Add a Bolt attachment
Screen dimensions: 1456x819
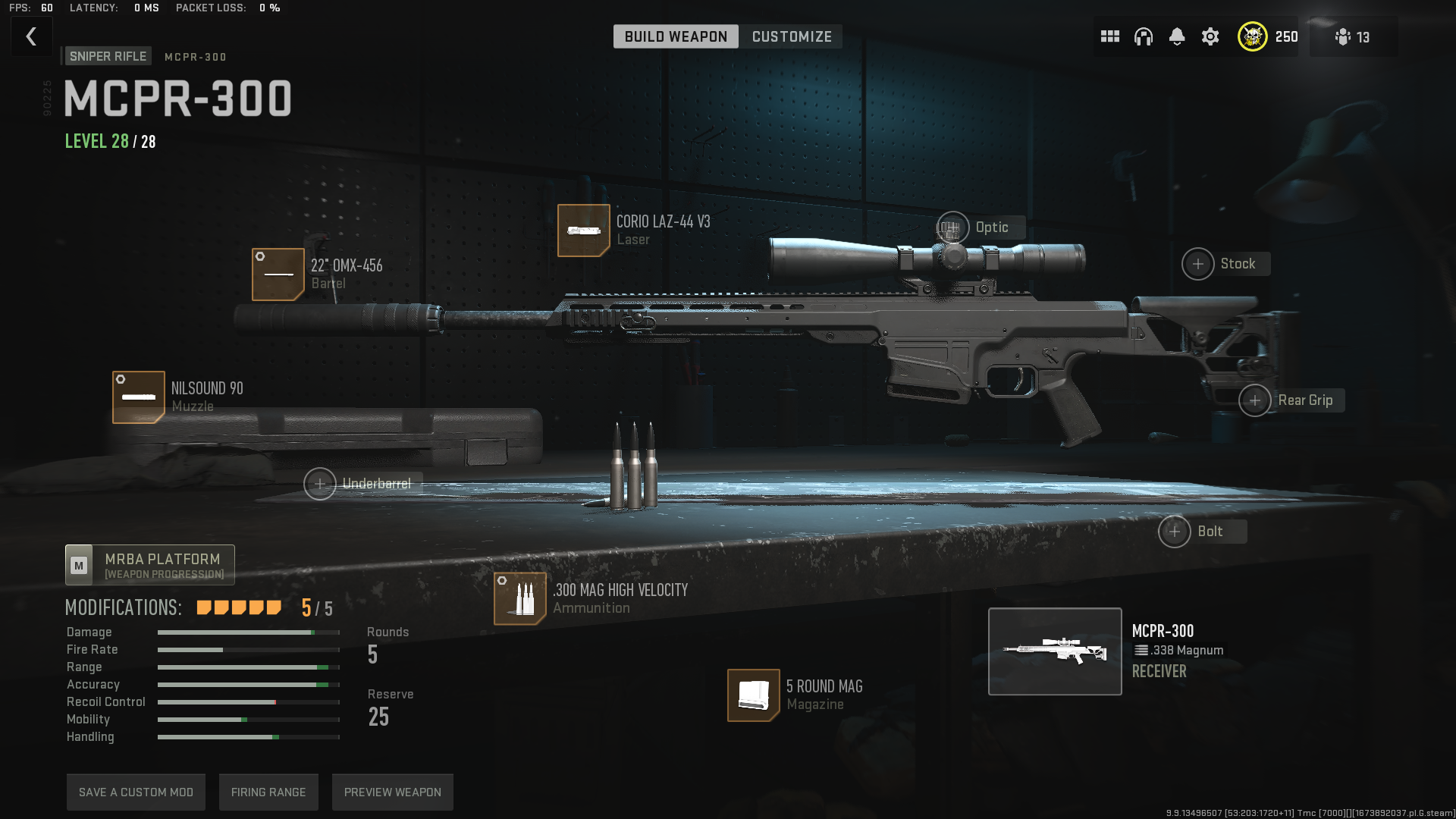click(1175, 532)
